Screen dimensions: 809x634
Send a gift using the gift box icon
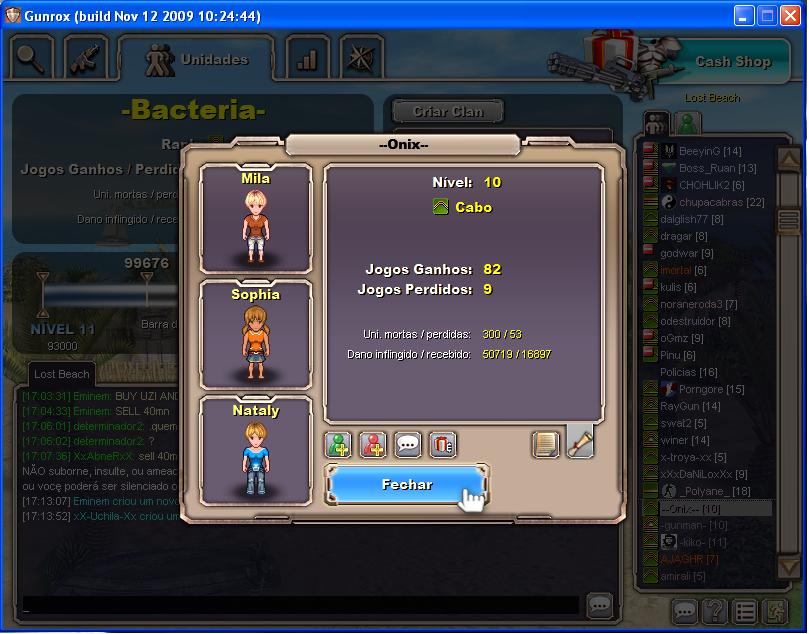[x=442, y=444]
